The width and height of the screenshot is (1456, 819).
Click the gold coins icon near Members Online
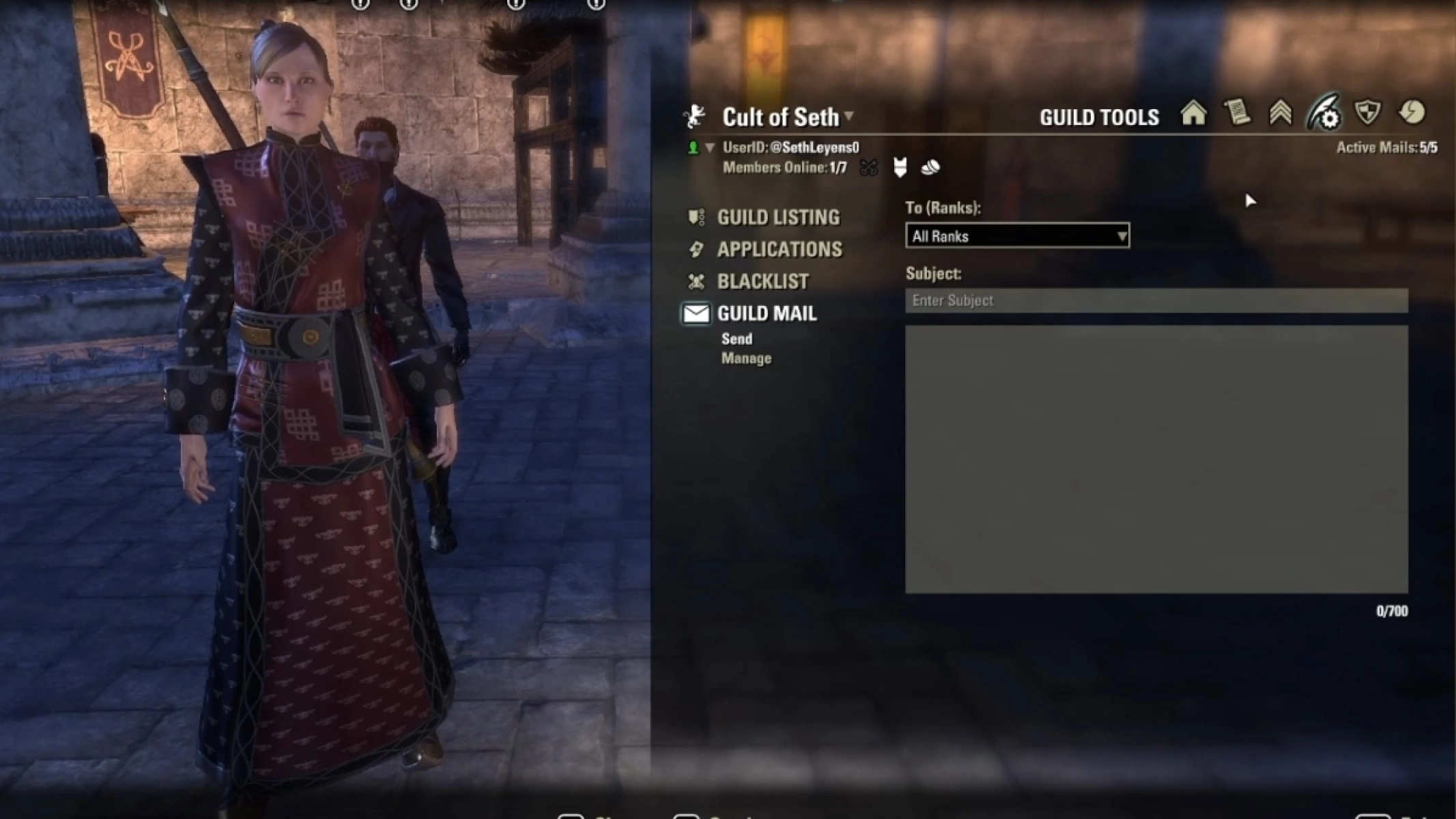click(x=930, y=168)
